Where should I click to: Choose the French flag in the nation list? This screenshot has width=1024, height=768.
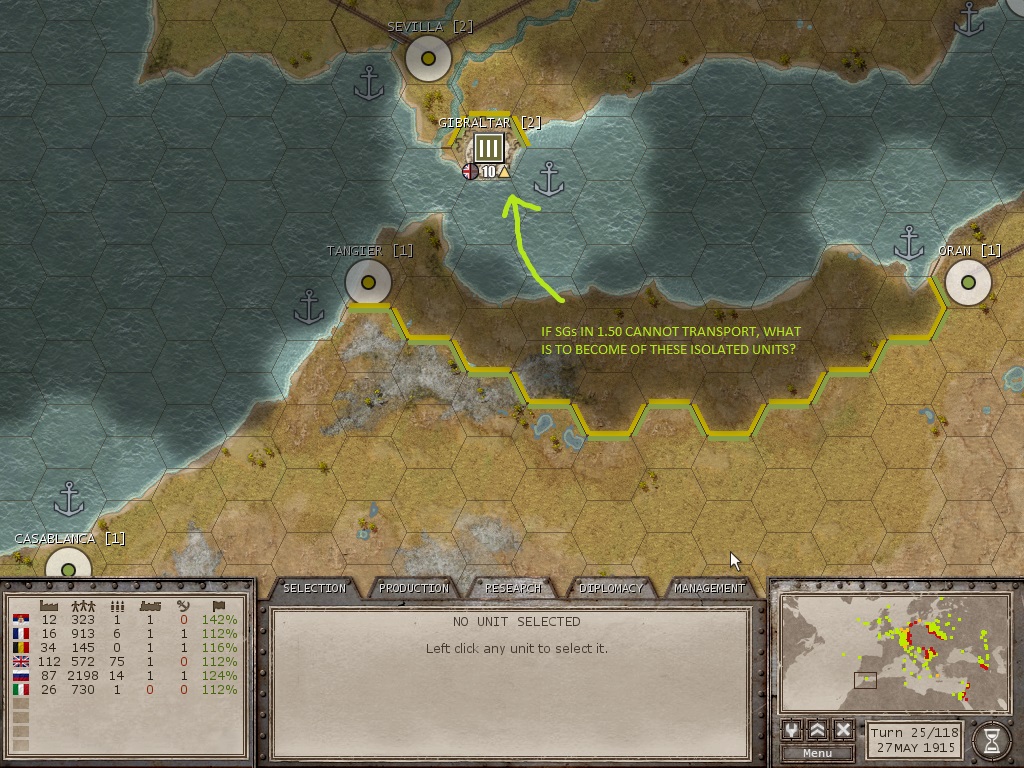(x=20, y=634)
